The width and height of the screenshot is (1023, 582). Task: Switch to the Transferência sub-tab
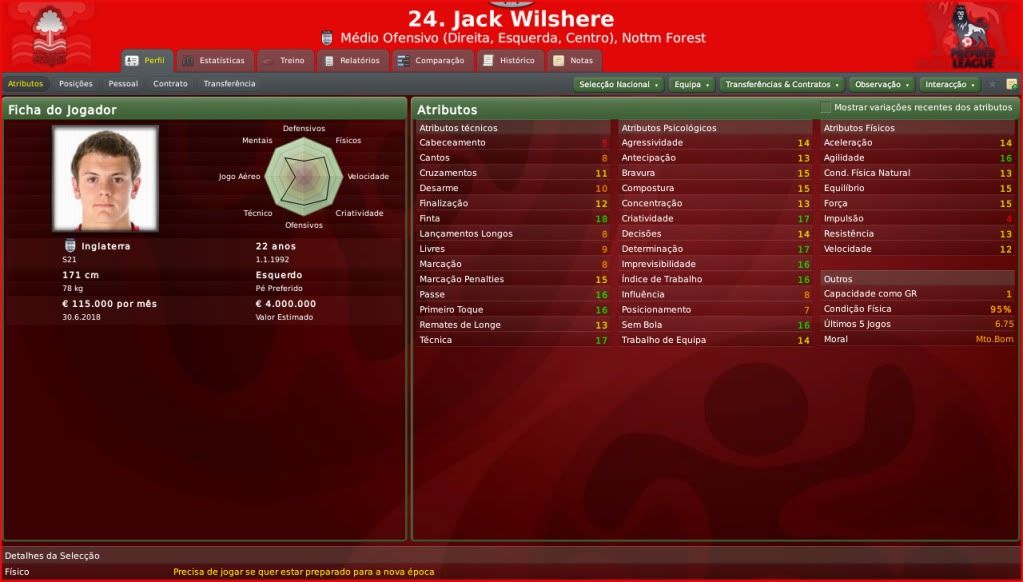(x=229, y=84)
